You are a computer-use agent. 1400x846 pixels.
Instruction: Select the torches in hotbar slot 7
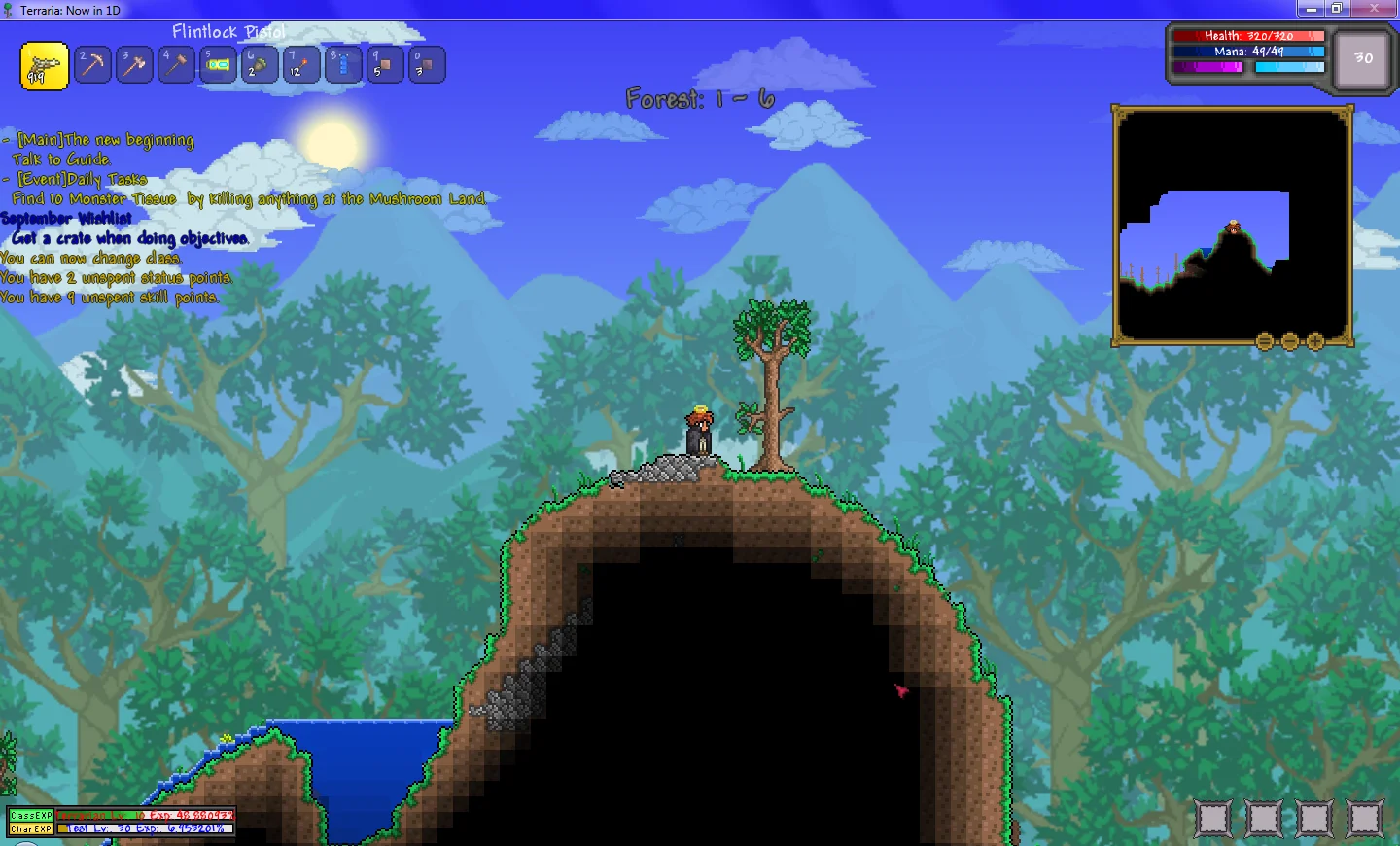tap(300, 64)
